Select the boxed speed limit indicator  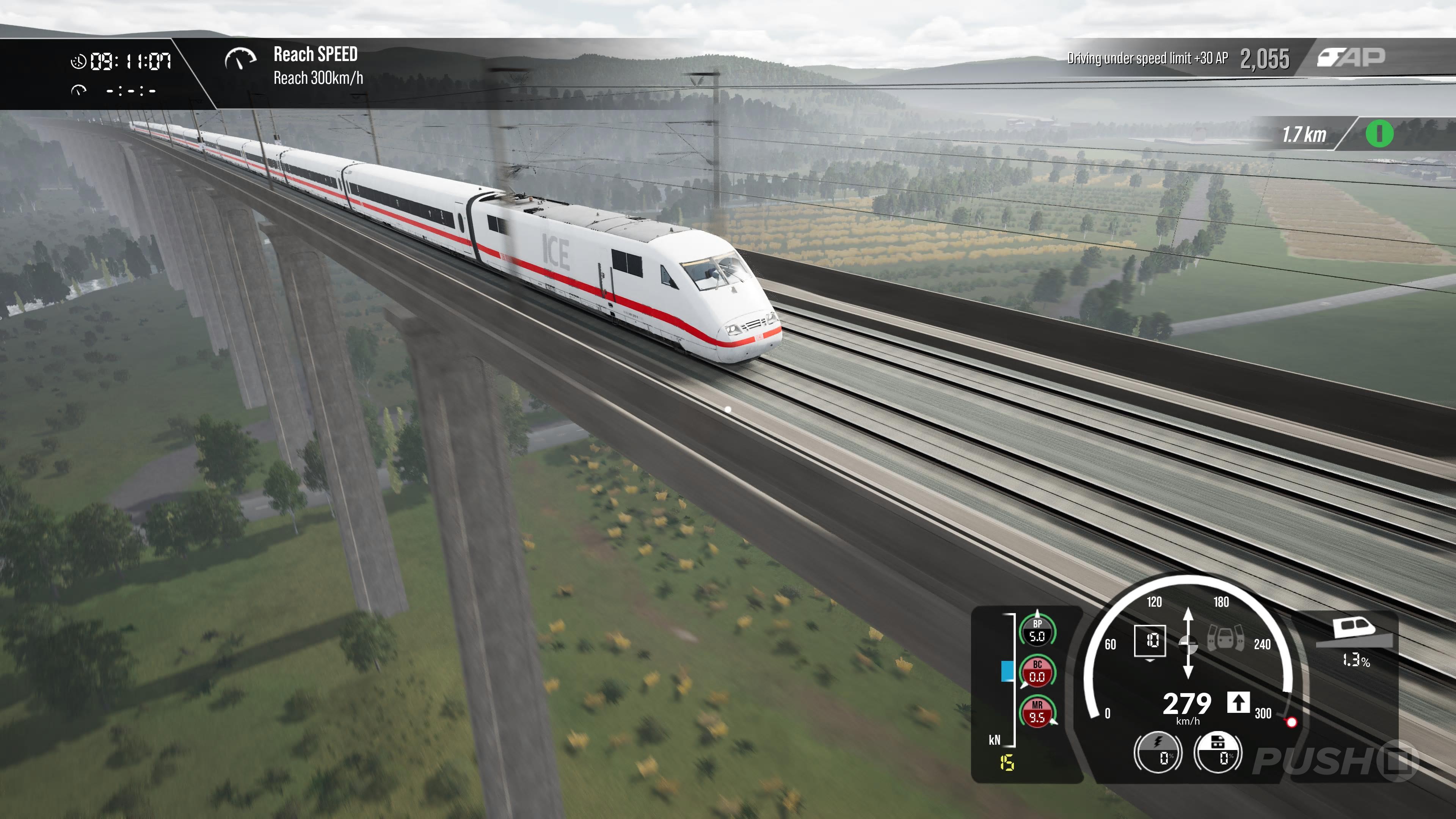1150,641
